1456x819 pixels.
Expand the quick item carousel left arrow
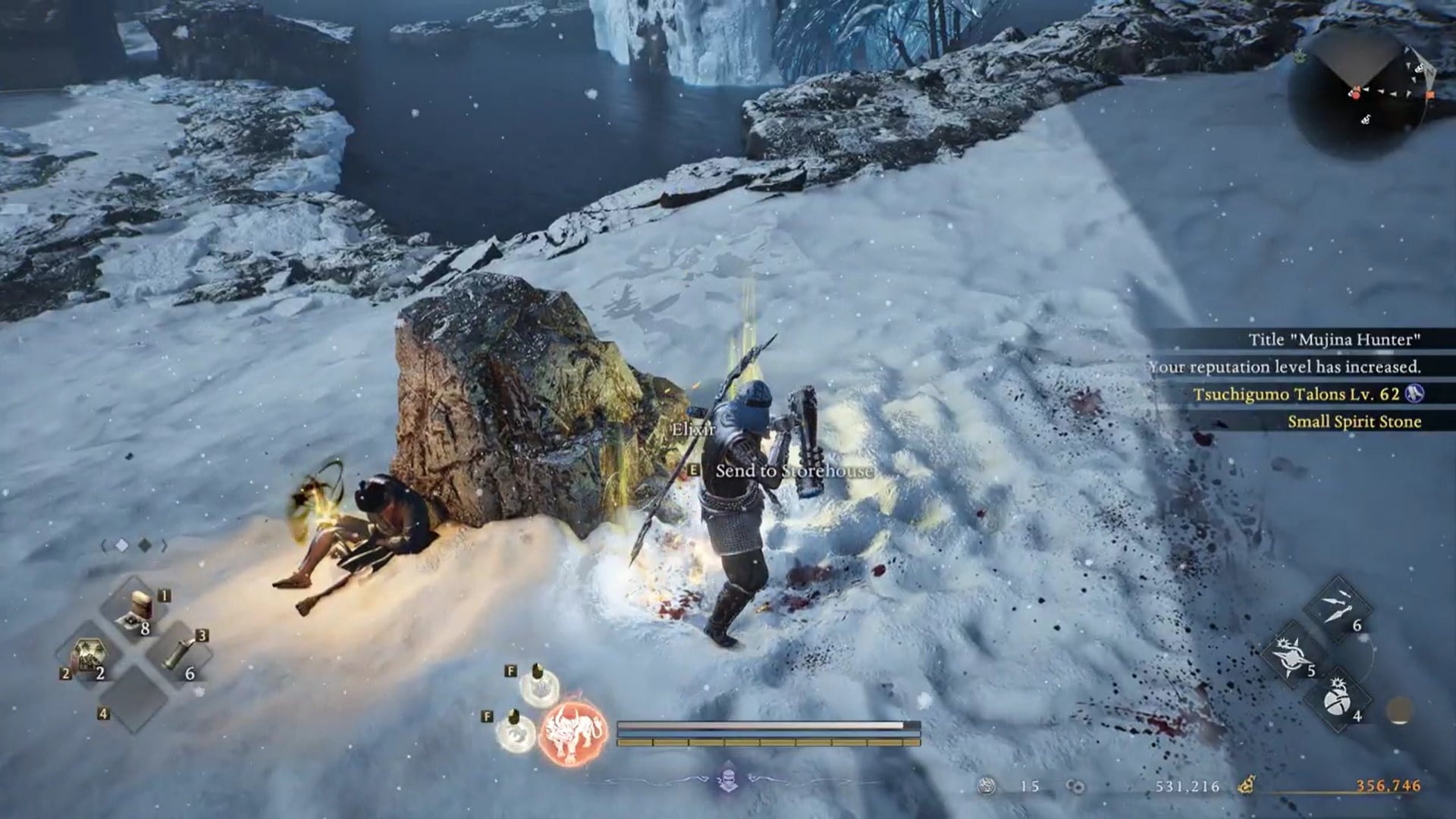point(103,544)
